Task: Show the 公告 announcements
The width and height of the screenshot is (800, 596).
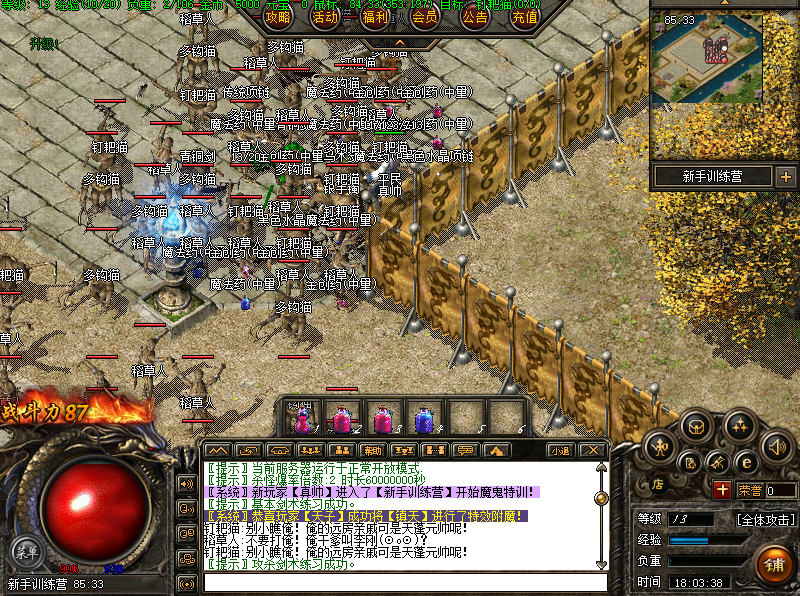Action: (x=475, y=17)
